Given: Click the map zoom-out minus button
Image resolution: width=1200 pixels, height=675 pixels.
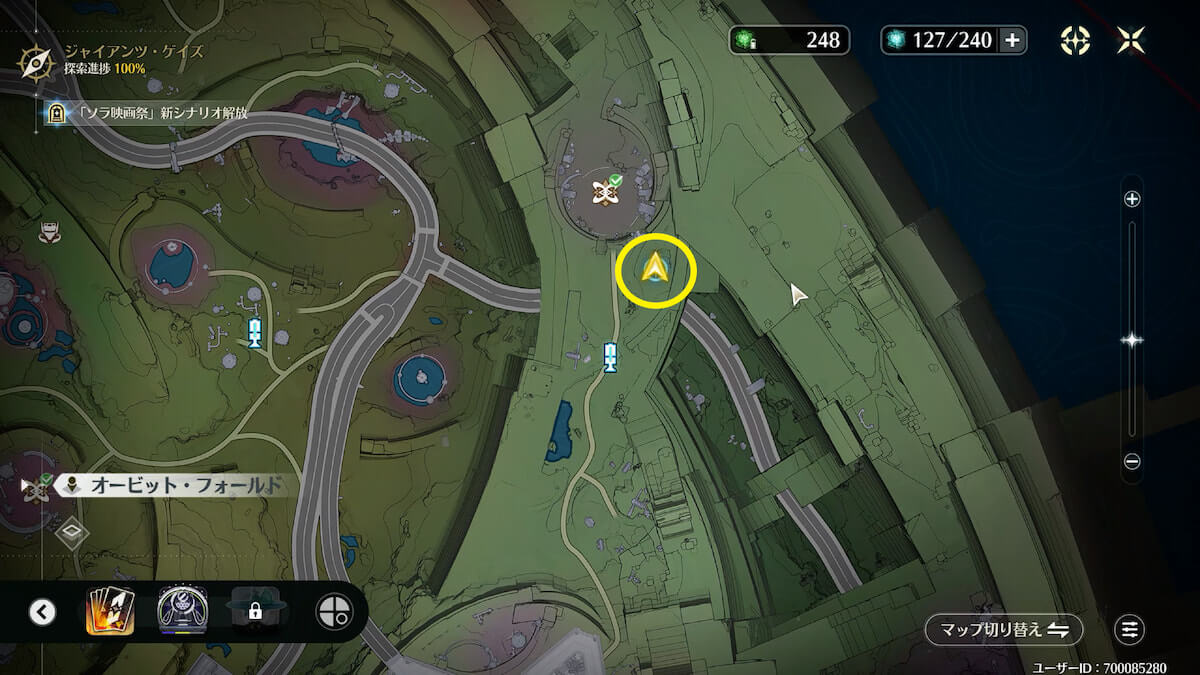Looking at the screenshot, I should 1132,462.
